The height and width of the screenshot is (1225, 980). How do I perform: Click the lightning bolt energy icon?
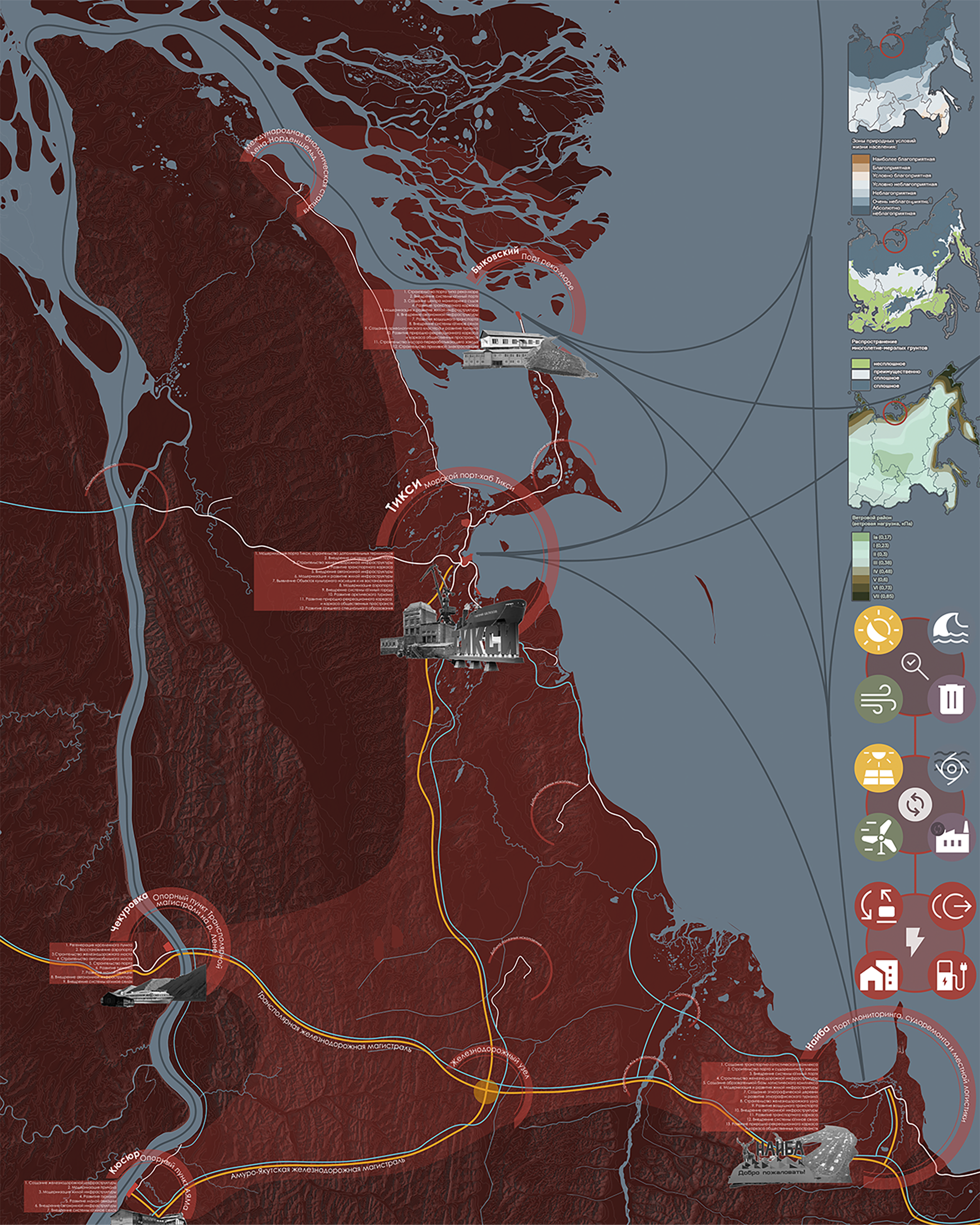[915, 941]
